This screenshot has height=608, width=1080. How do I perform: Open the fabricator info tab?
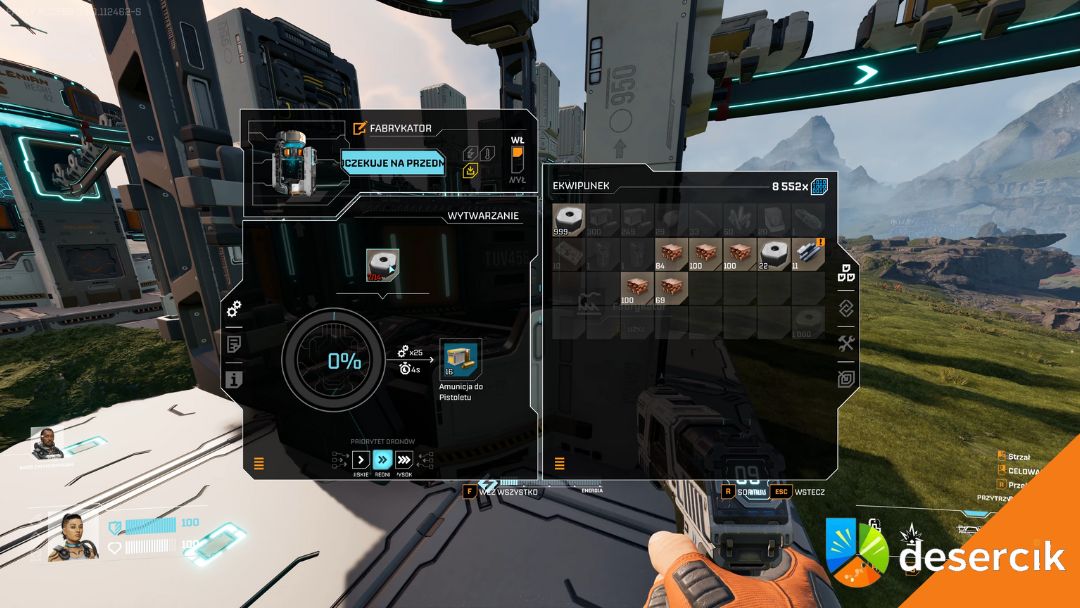(234, 379)
